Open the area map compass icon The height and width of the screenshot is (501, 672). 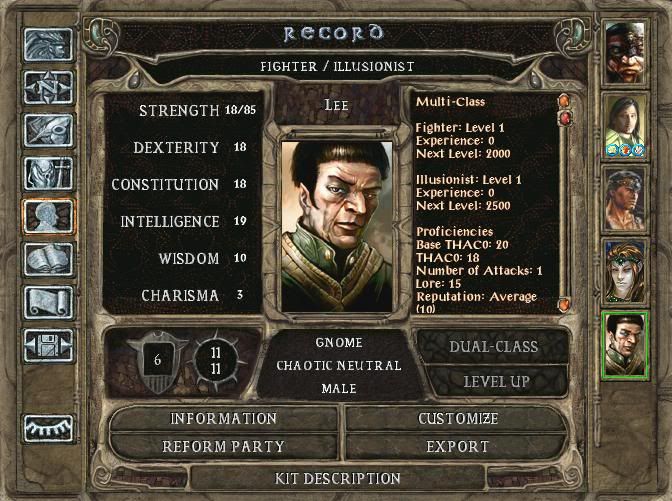(48, 86)
